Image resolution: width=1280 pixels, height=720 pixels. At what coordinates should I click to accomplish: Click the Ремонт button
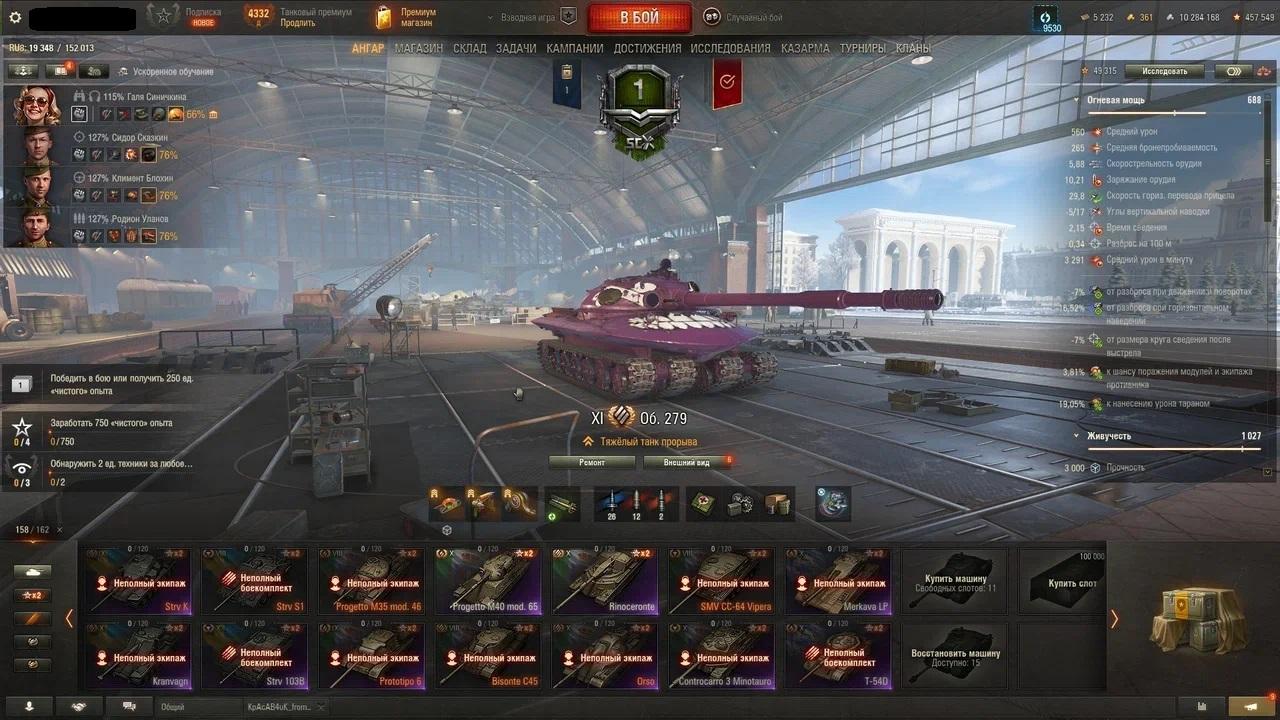tap(592, 463)
